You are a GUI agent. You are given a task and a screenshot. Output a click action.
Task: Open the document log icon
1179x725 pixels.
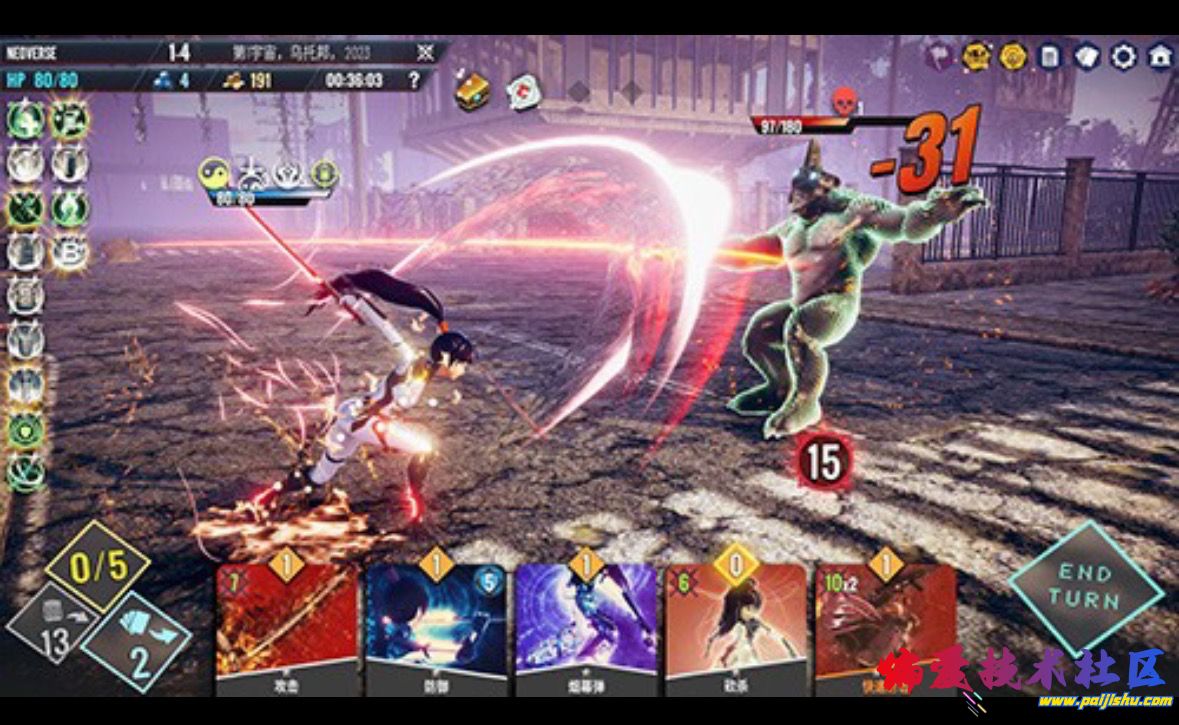(x=1049, y=57)
